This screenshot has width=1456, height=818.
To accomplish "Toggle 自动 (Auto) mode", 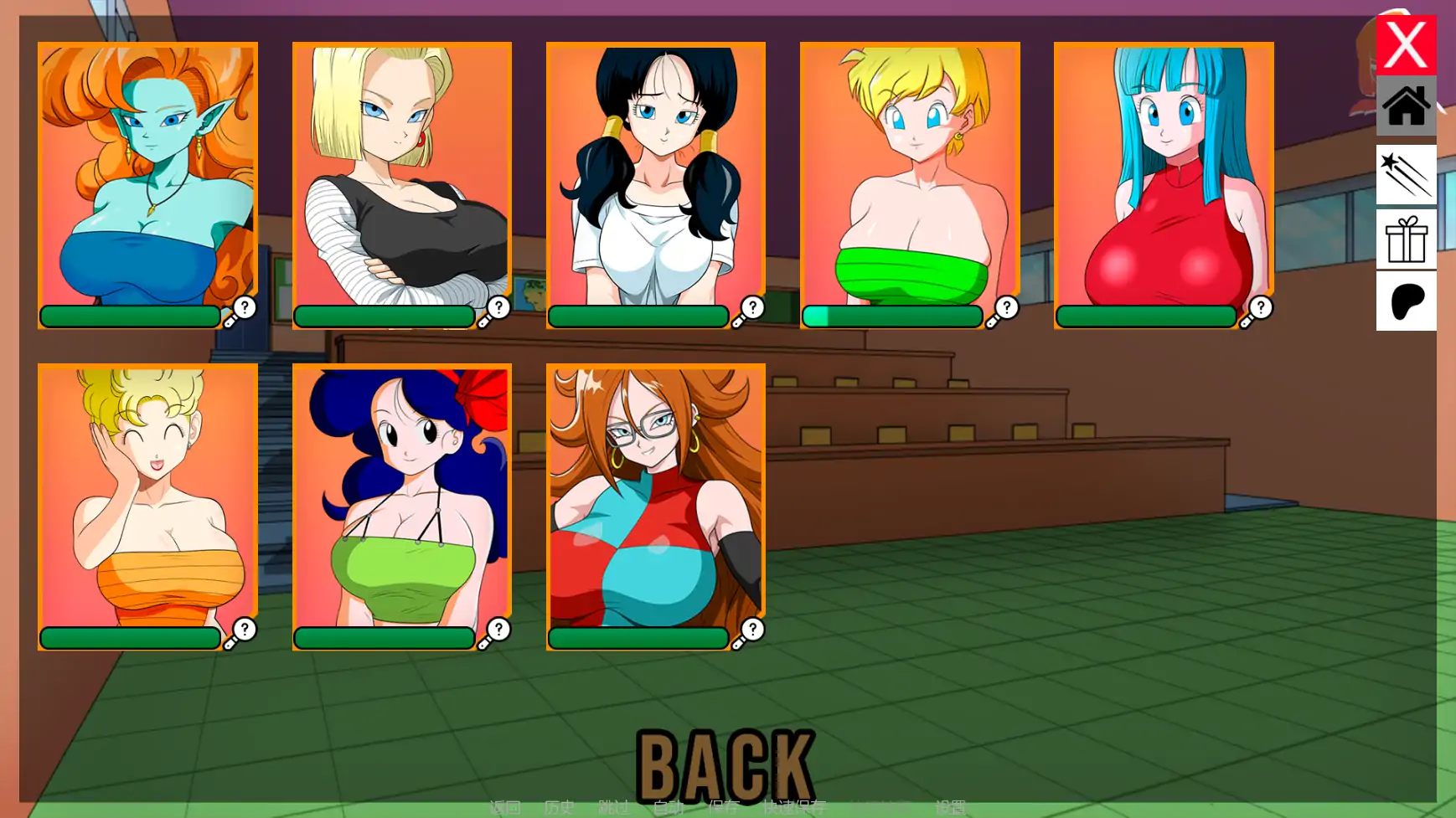I will [669, 807].
